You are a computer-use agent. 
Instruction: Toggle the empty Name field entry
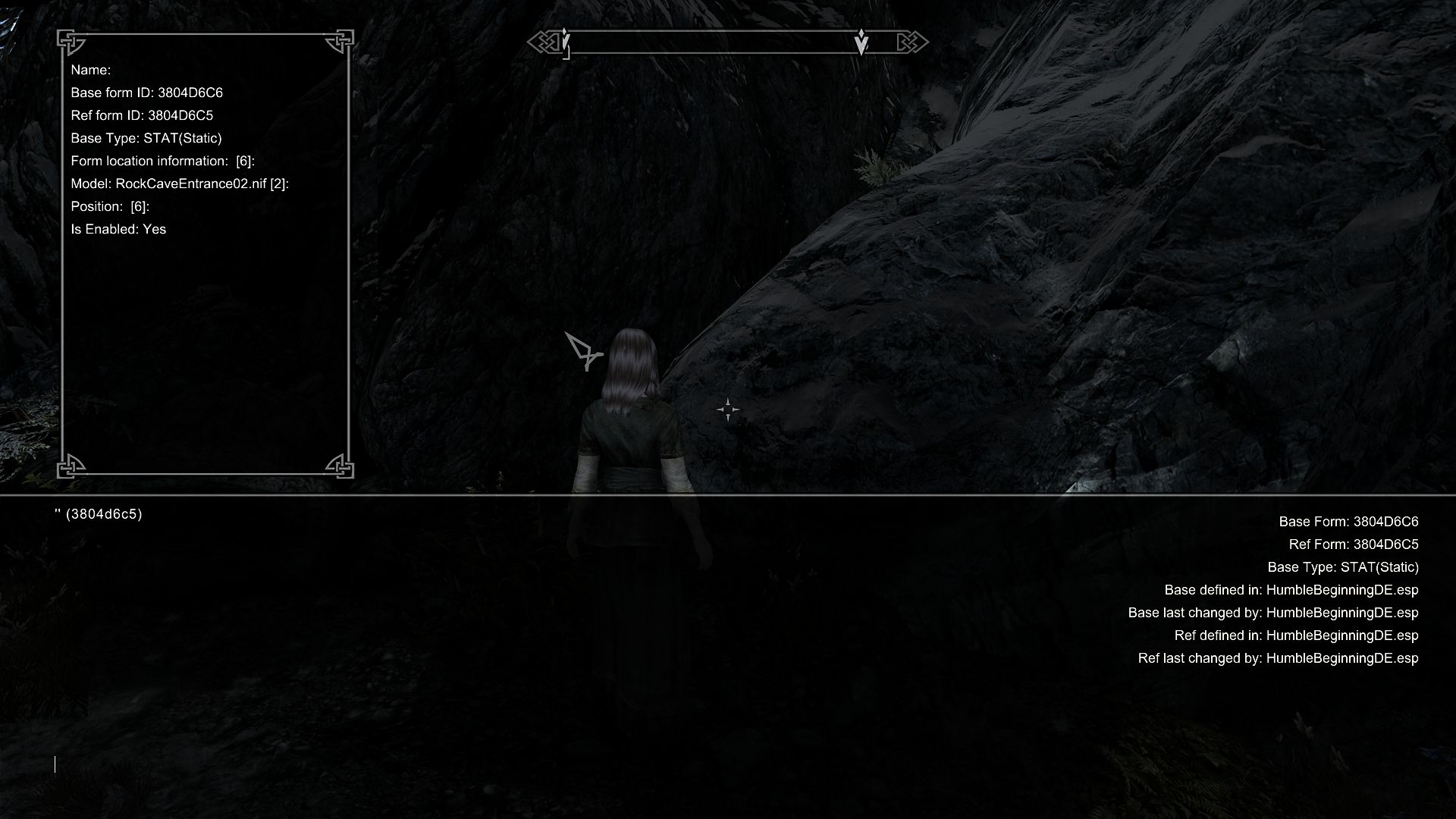[x=91, y=69]
